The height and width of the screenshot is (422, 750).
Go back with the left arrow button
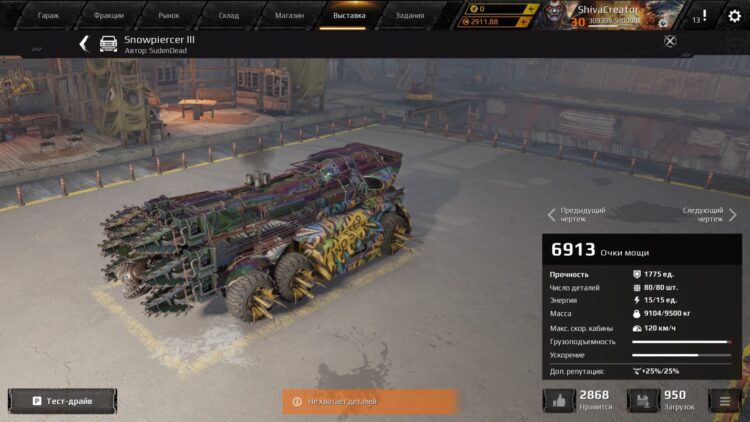tap(84, 43)
